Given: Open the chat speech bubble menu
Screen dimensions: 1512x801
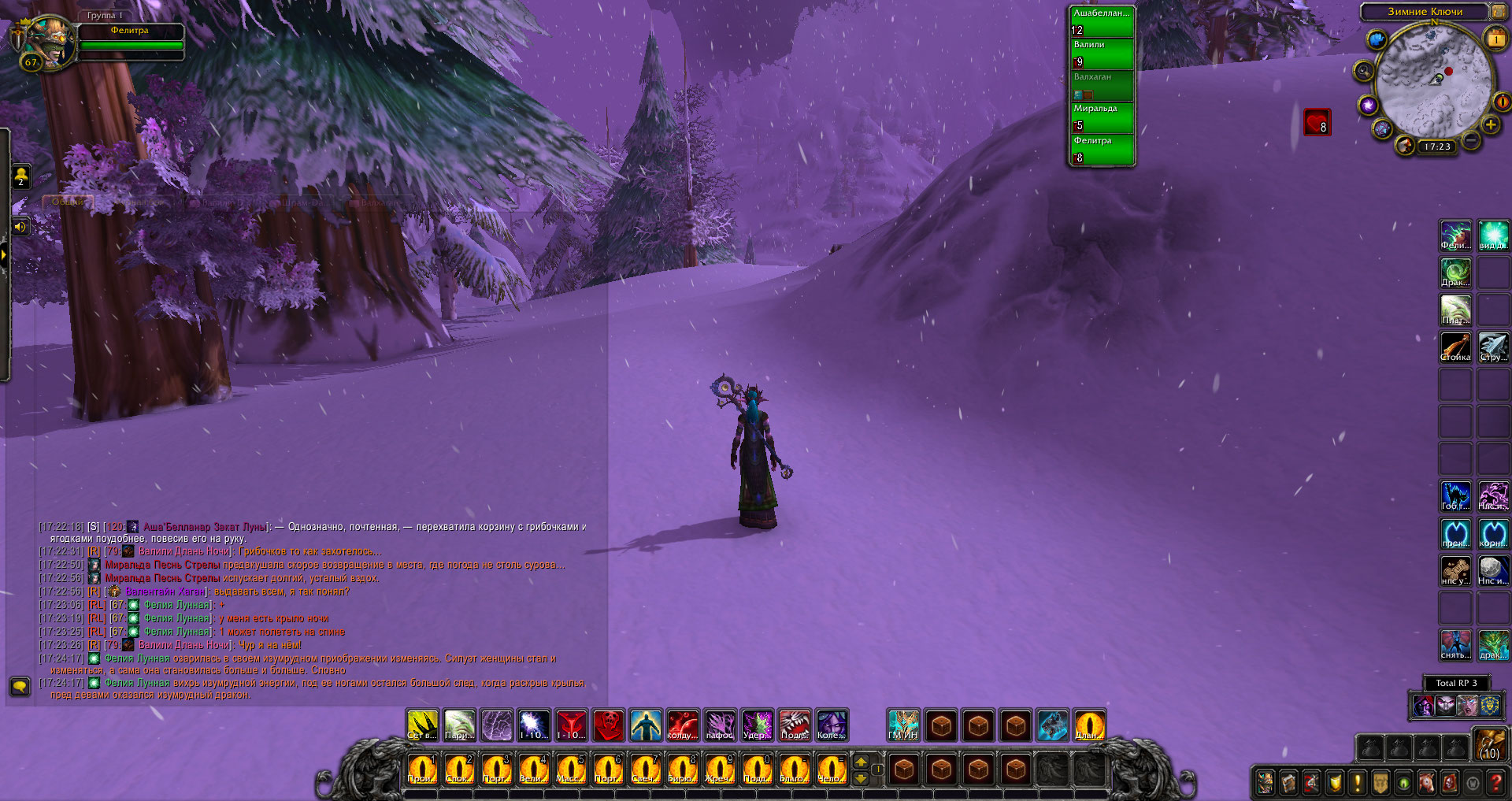Looking at the screenshot, I should pyautogui.click(x=20, y=686).
